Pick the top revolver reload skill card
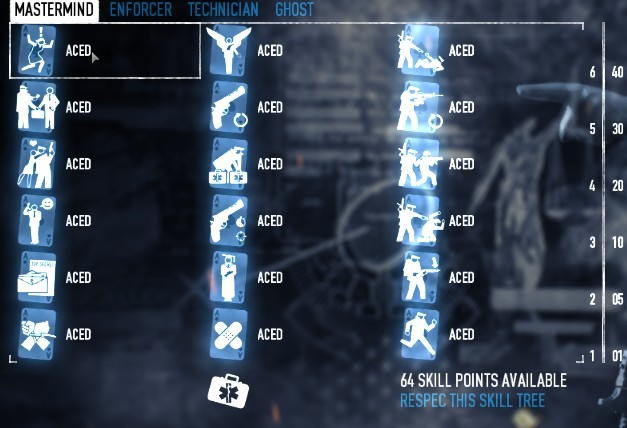This screenshot has width=627, height=428. pos(229,108)
